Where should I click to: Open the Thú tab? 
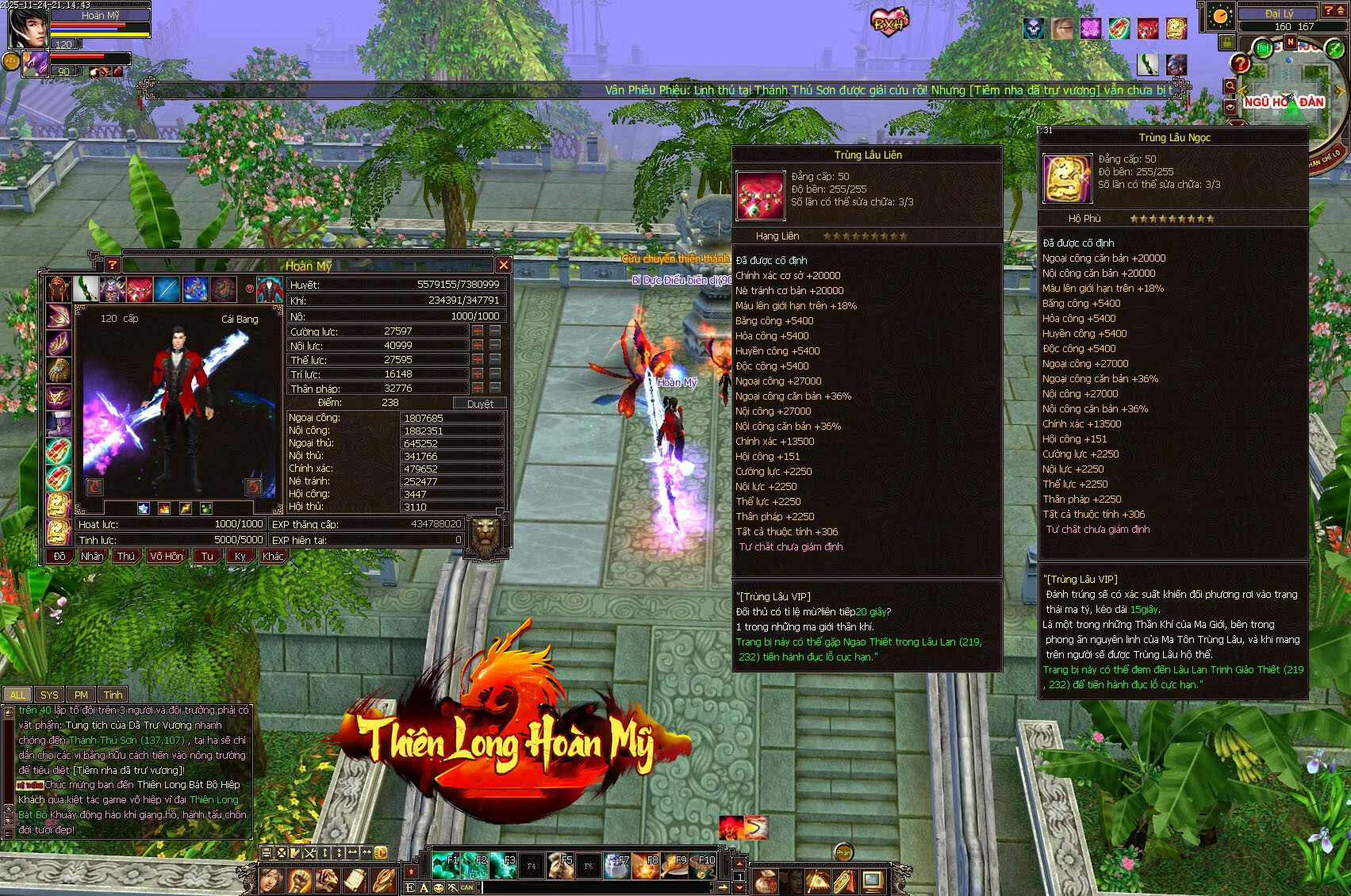point(126,556)
